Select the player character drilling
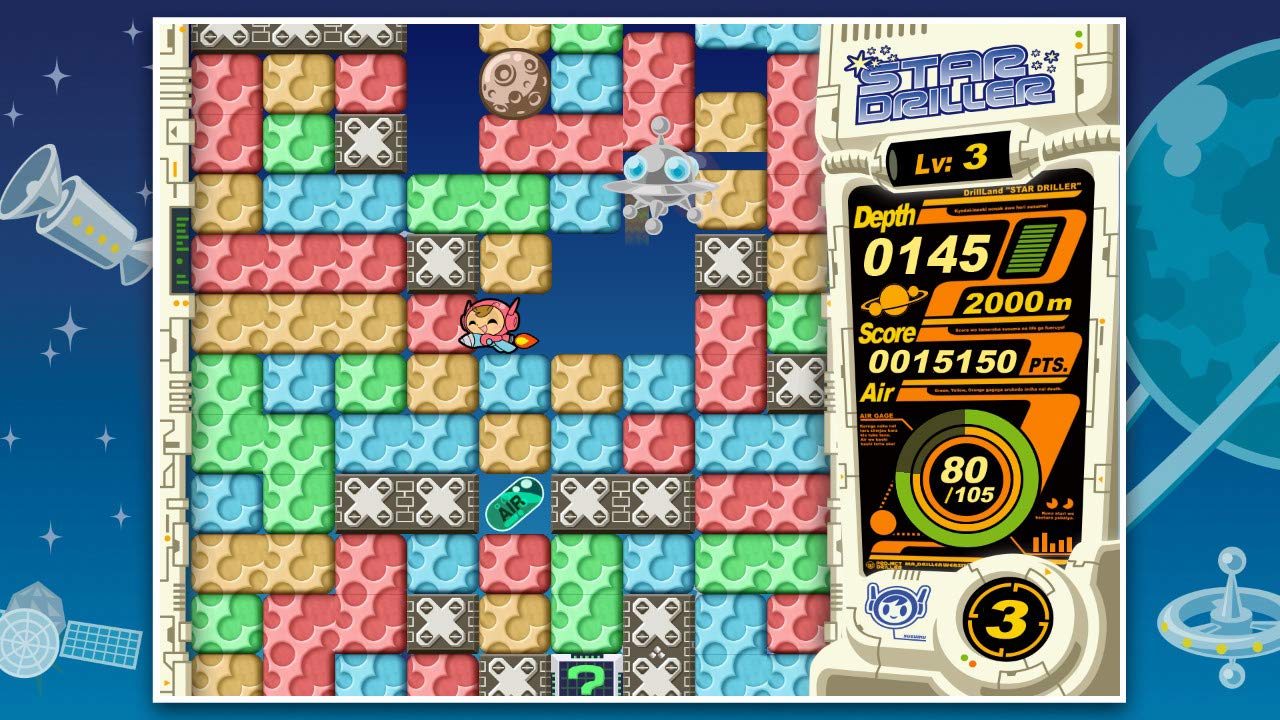Image resolution: width=1280 pixels, height=720 pixels. tap(489, 324)
